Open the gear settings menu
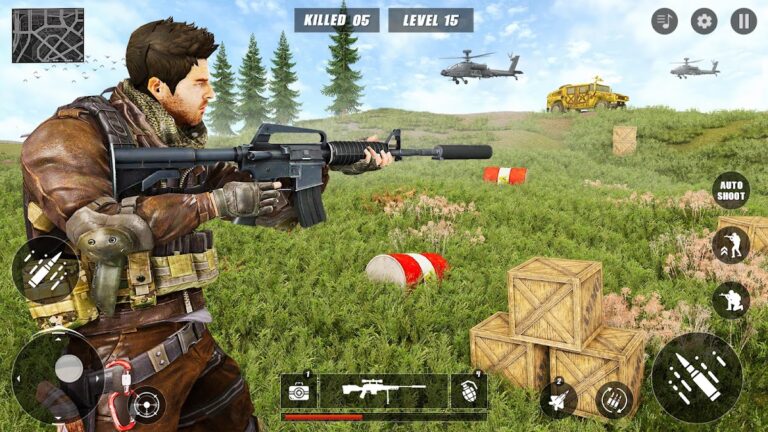Viewport: 768px width, 432px height. (x=704, y=21)
